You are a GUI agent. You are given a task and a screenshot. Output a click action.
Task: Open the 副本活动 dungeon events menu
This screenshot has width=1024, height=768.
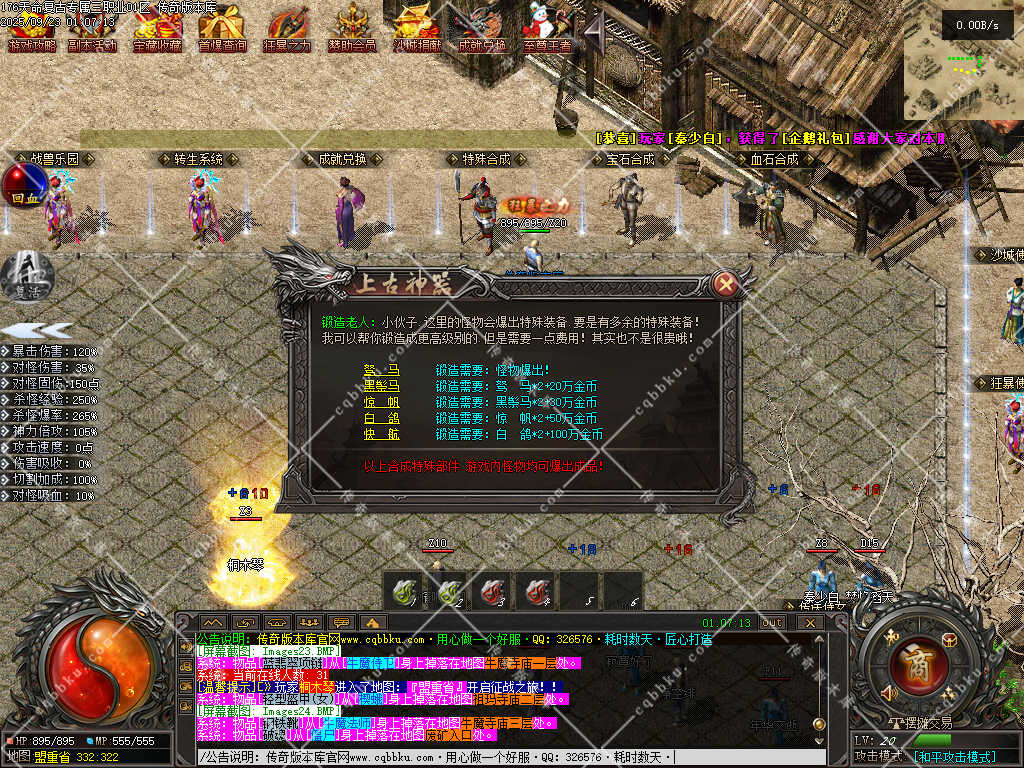pyautogui.click(x=91, y=28)
